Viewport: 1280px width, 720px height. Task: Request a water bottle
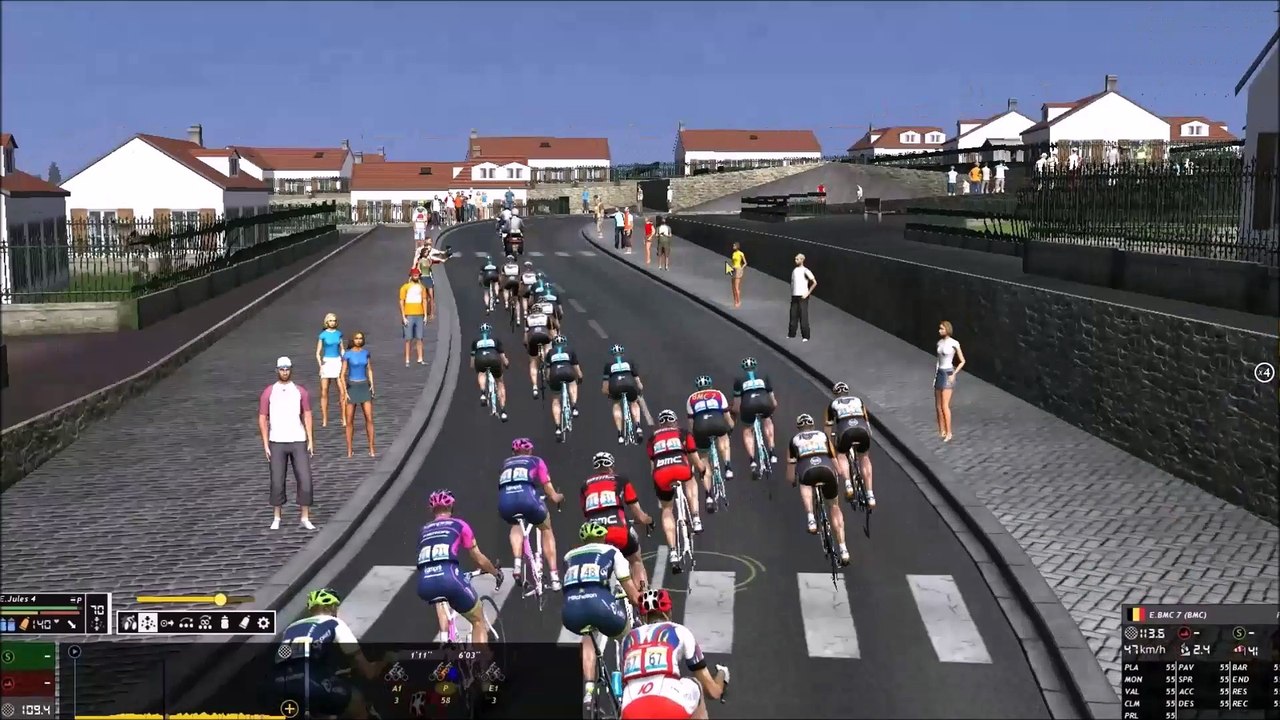click(224, 623)
